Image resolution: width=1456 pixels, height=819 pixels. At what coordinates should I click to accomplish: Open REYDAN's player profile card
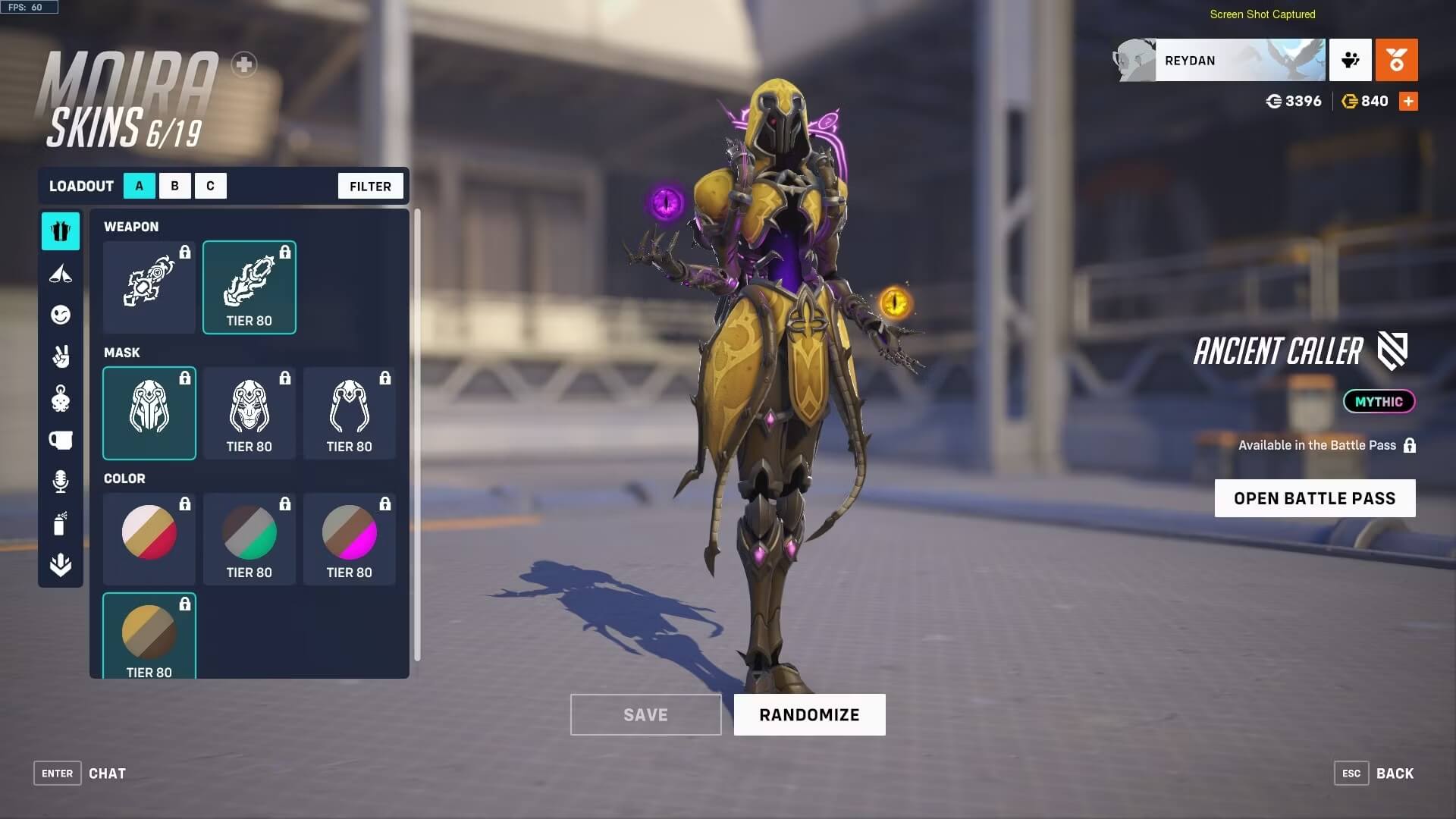[x=1221, y=61]
